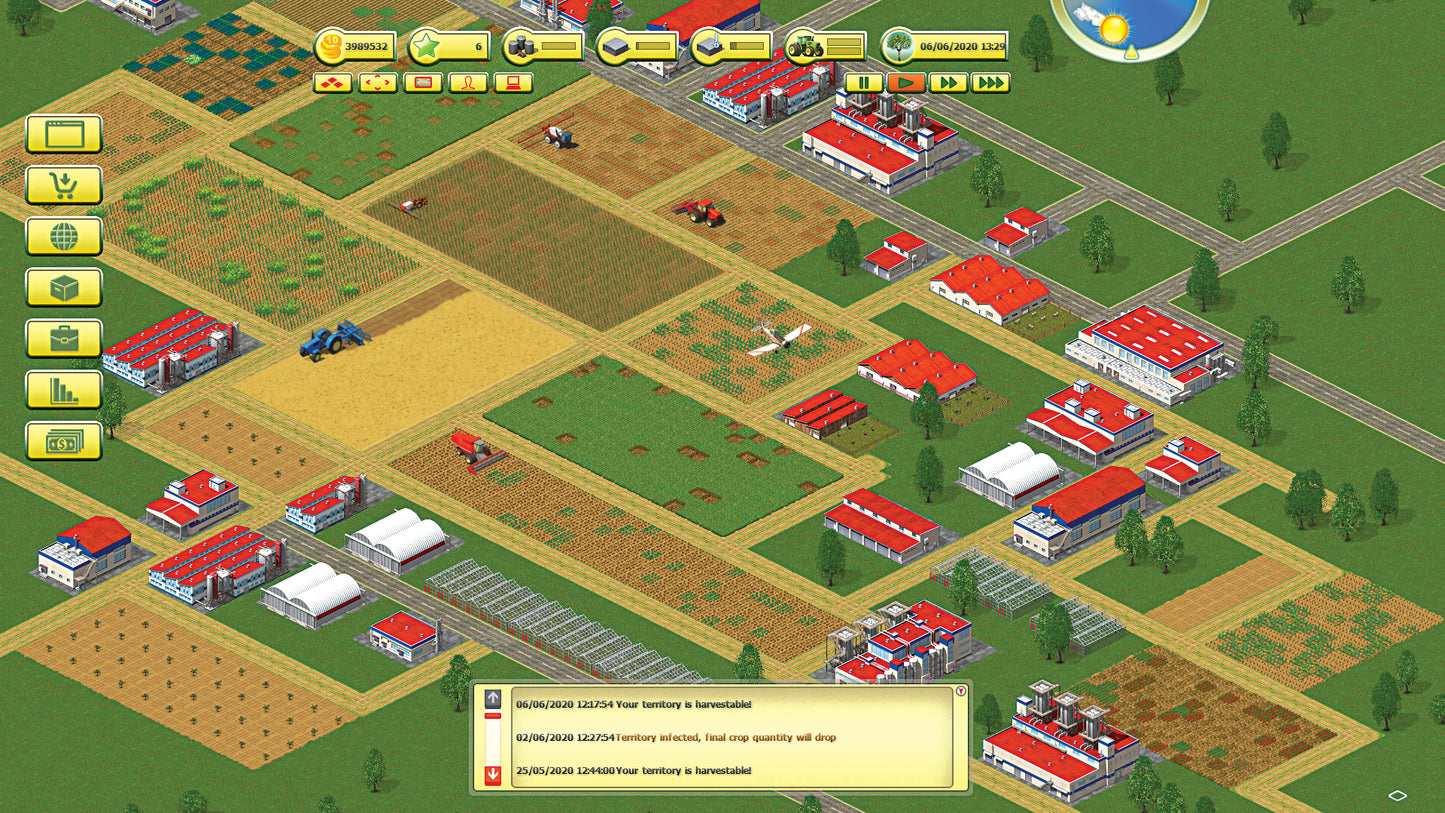The image size is (1445, 813).
Task: Click the message log down arrow
Action: (492, 775)
